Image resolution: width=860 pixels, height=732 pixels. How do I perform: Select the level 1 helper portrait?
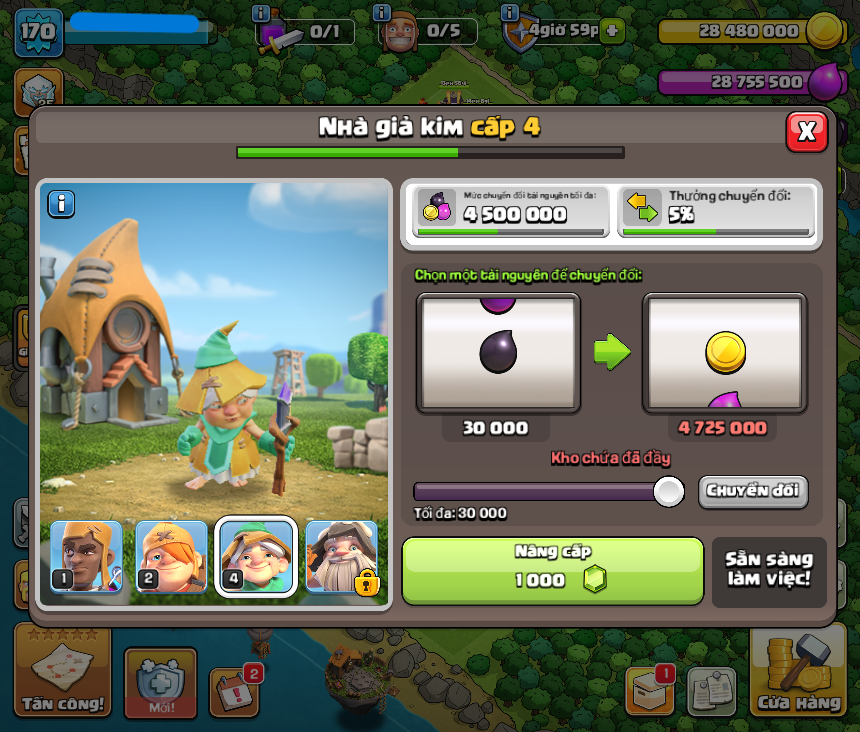click(86, 557)
